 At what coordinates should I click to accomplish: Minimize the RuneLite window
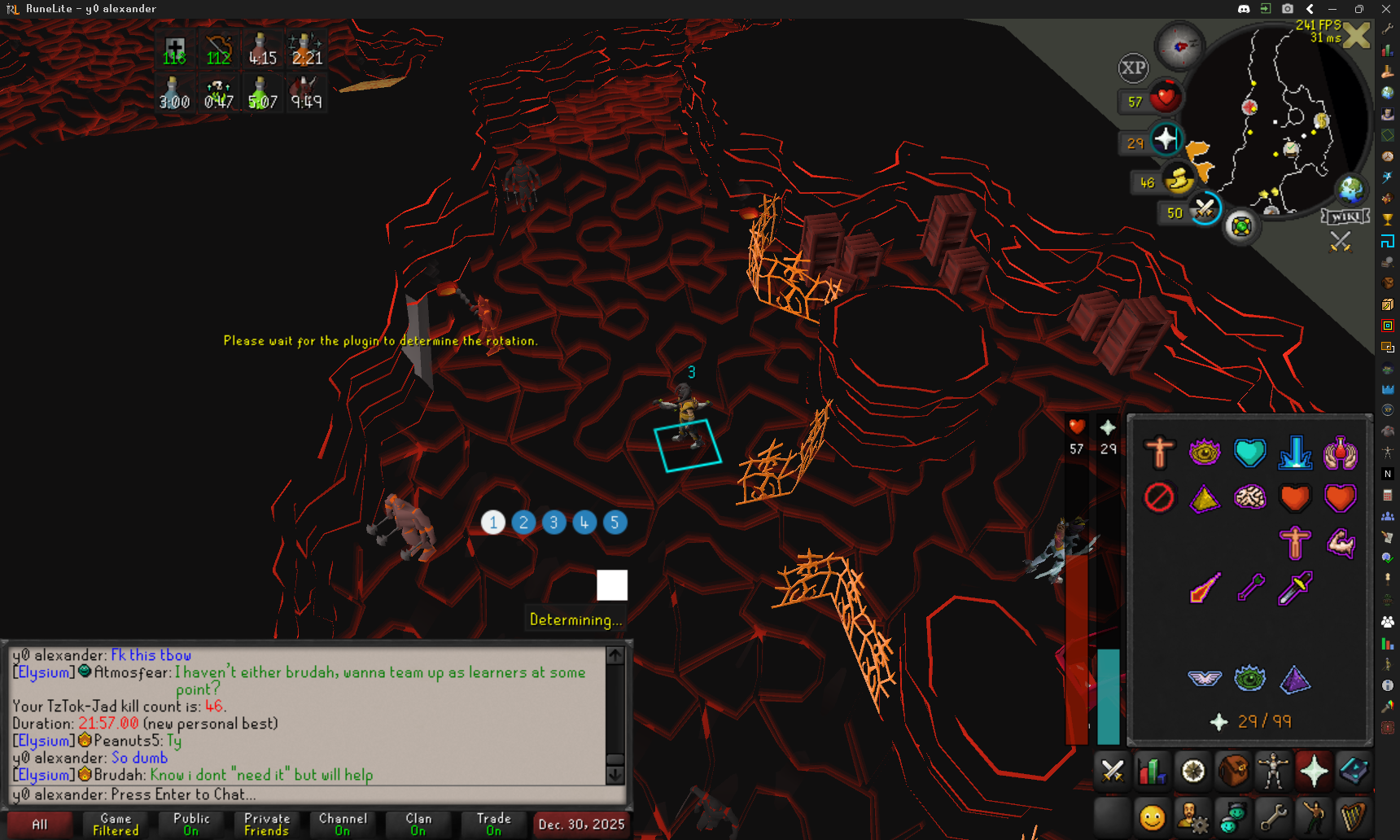click(x=1332, y=9)
